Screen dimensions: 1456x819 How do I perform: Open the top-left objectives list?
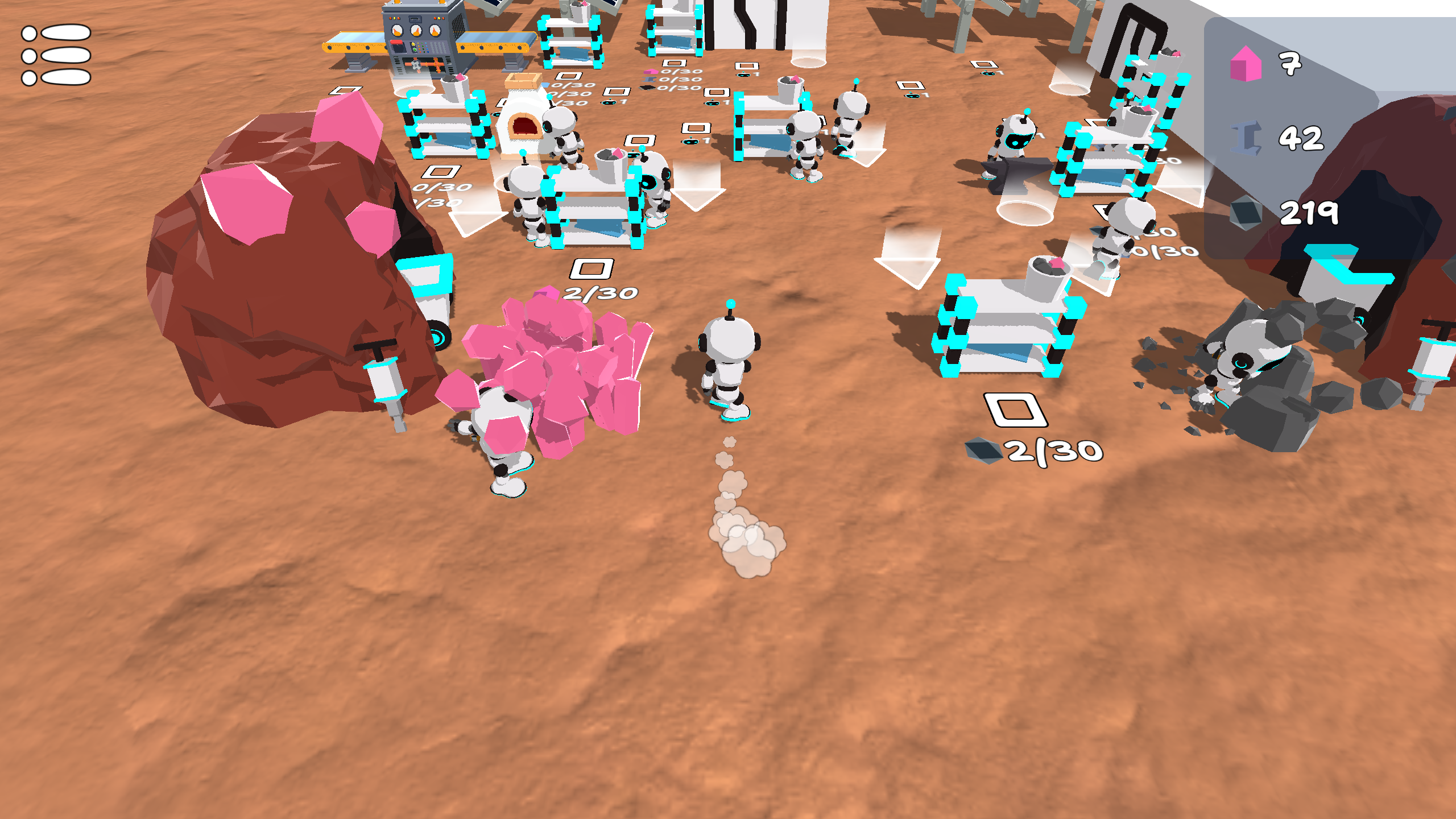pos(55,56)
